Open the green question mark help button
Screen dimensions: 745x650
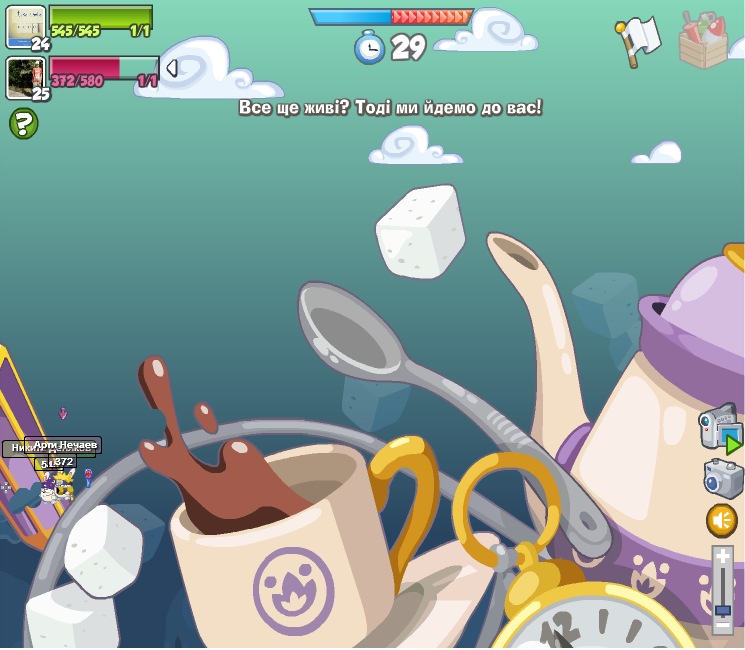[x=23, y=123]
